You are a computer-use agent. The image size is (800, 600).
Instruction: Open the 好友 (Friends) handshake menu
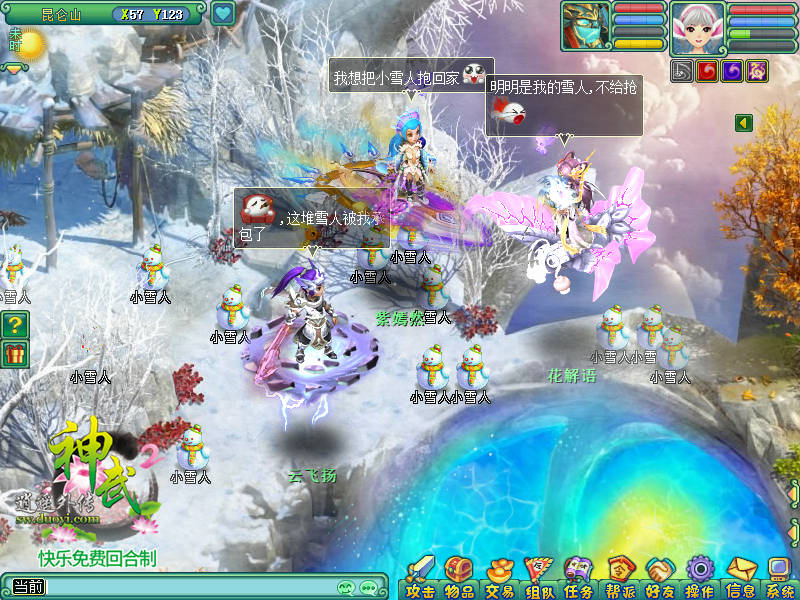[660, 577]
